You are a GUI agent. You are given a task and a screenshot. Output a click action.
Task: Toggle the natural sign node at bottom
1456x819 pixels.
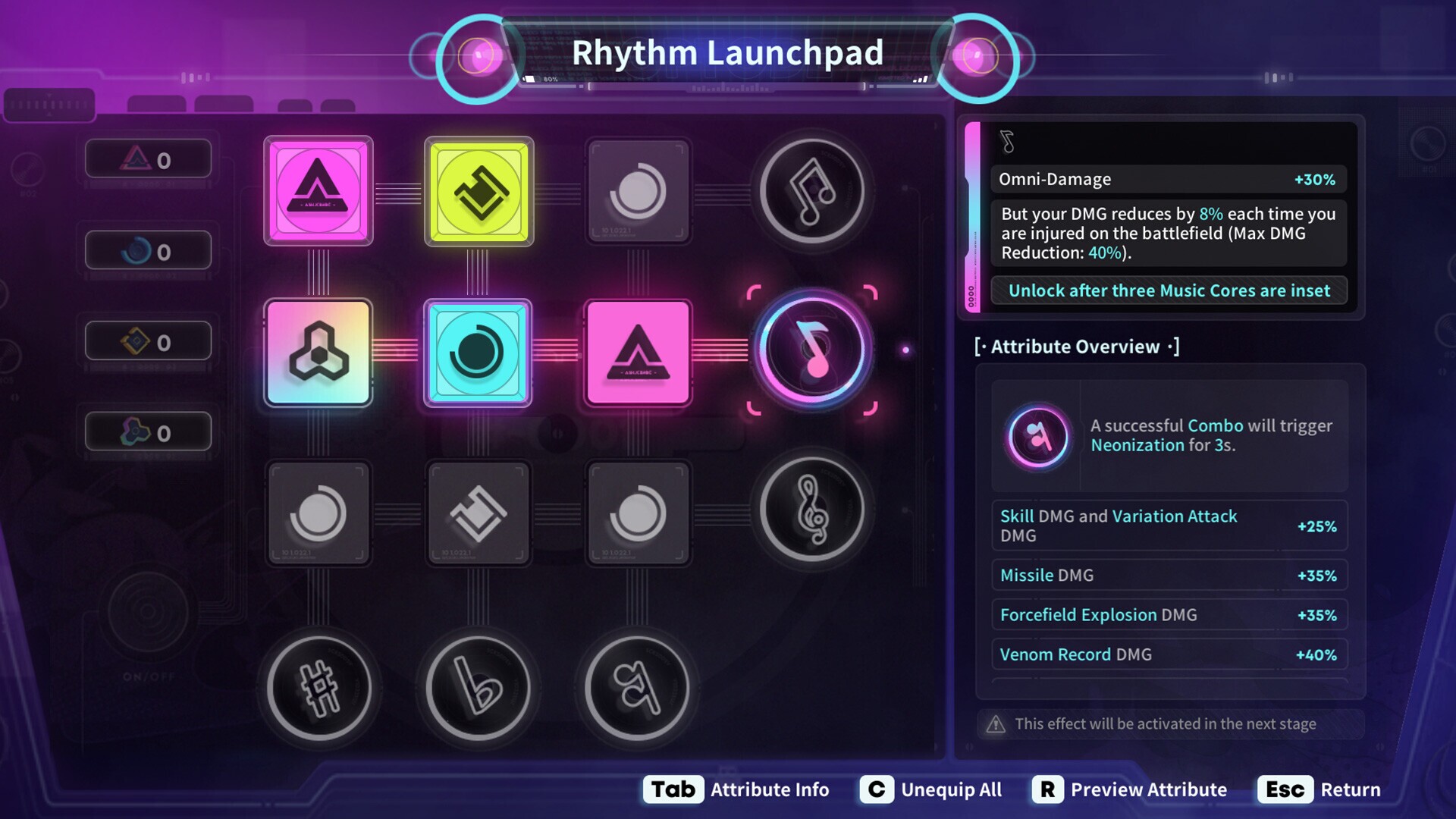pos(638,686)
